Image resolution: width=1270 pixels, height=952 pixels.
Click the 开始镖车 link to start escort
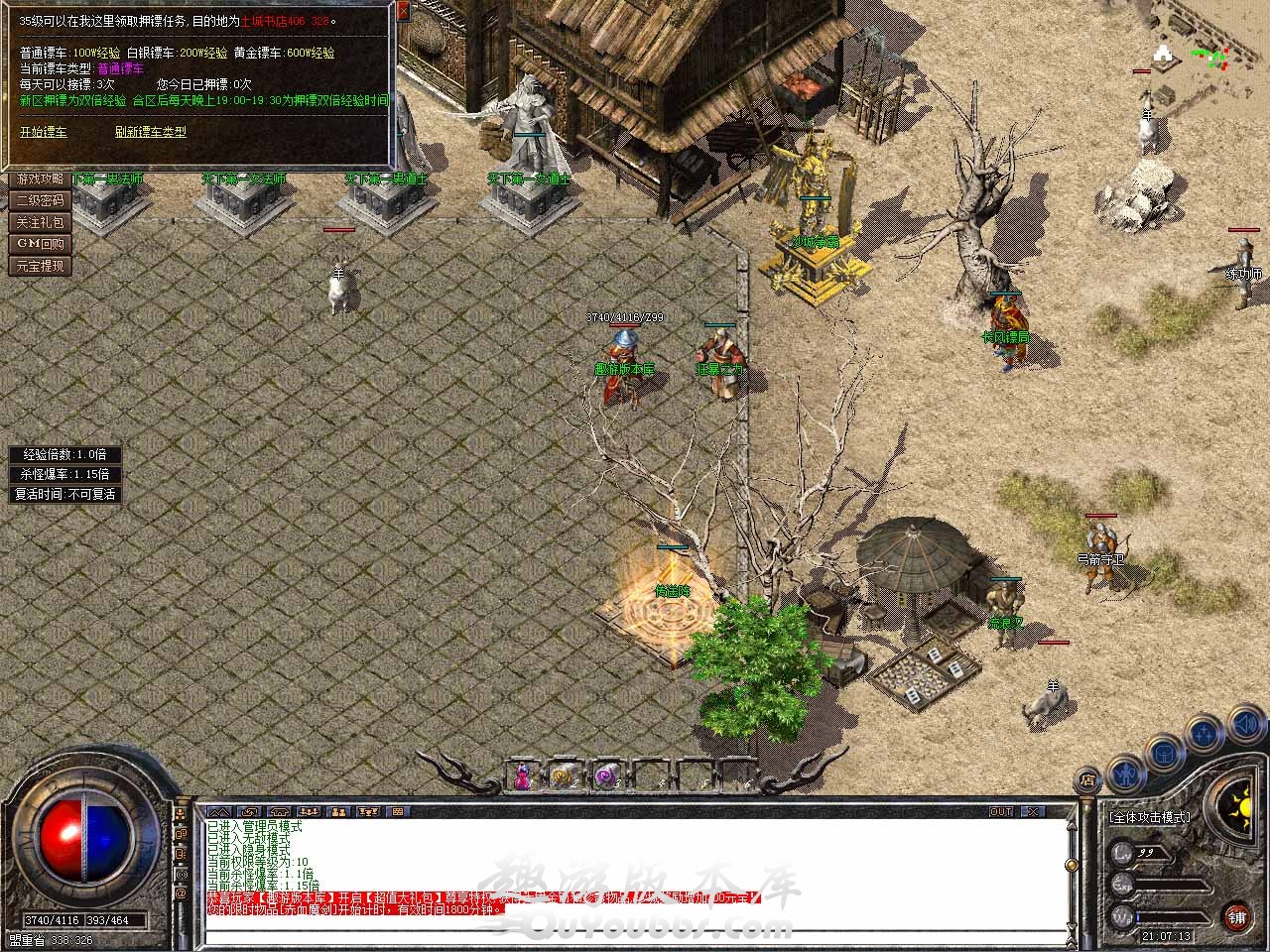pos(44,132)
